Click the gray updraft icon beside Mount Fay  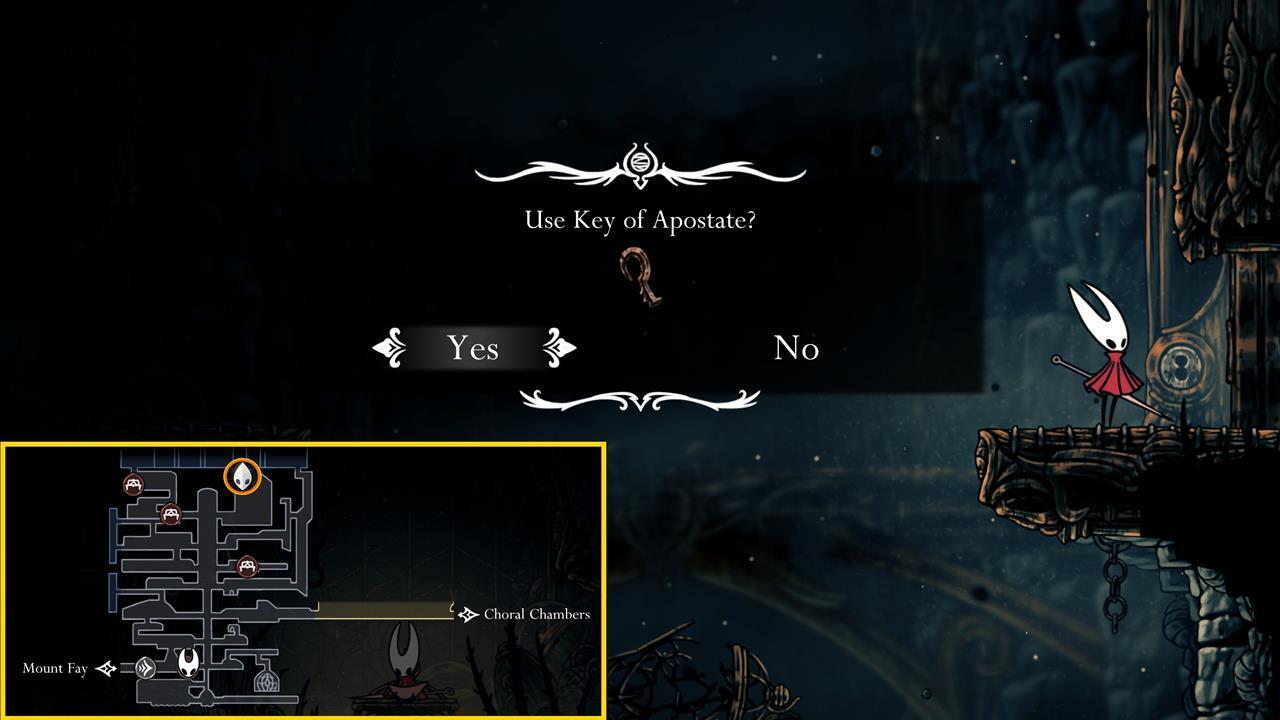click(145, 668)
